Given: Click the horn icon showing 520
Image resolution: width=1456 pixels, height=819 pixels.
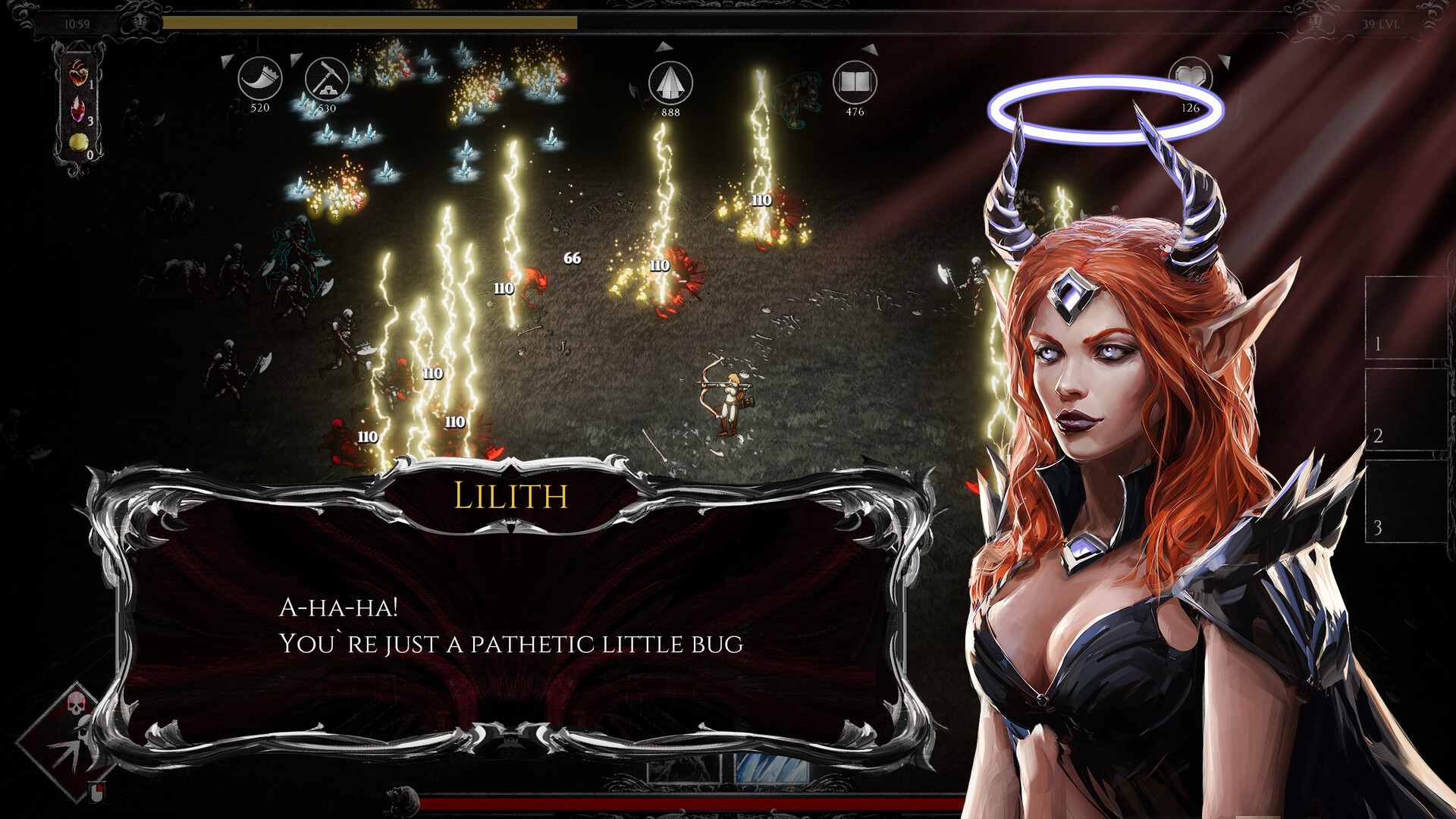Looking at the screenshot, I should click(259, 79).
